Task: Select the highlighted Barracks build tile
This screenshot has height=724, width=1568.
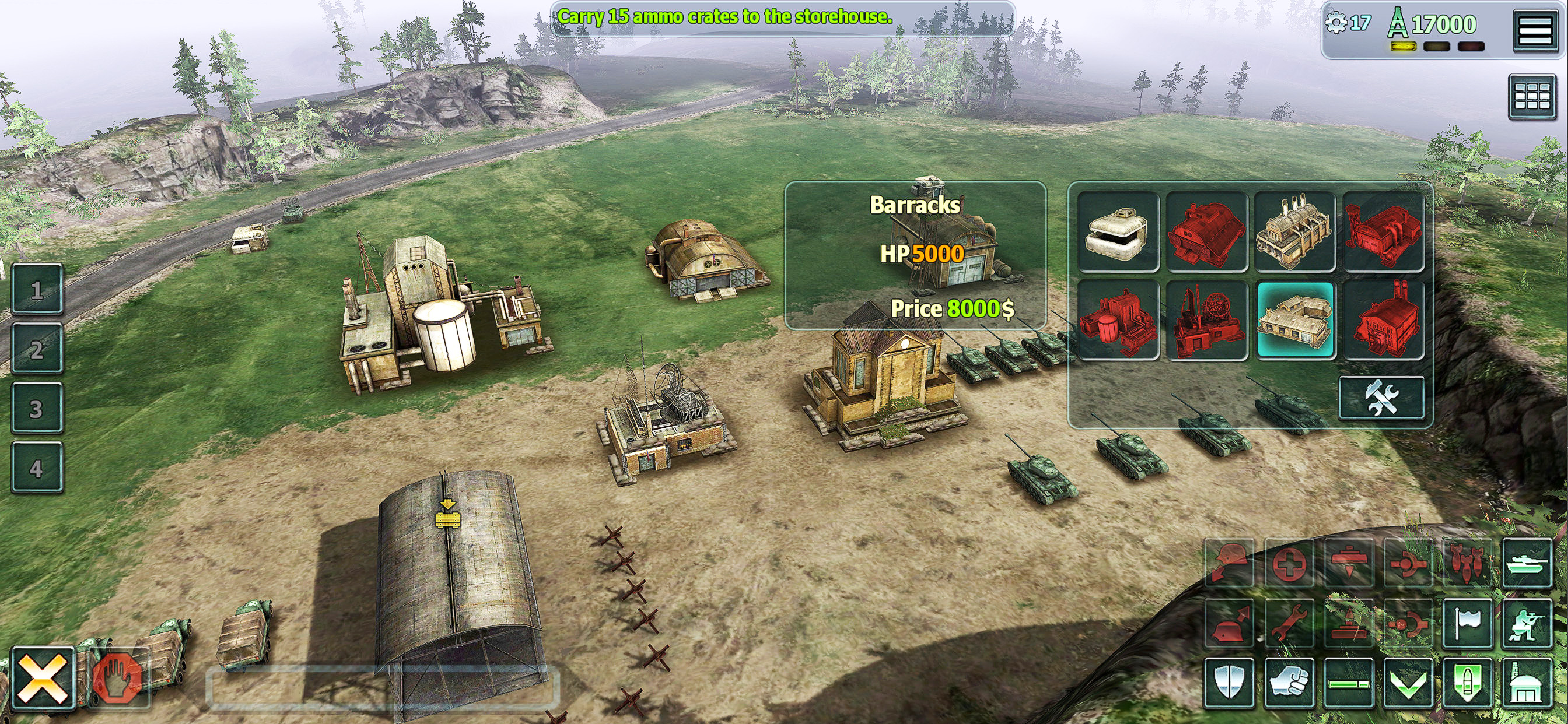Action: [1294, 320]
